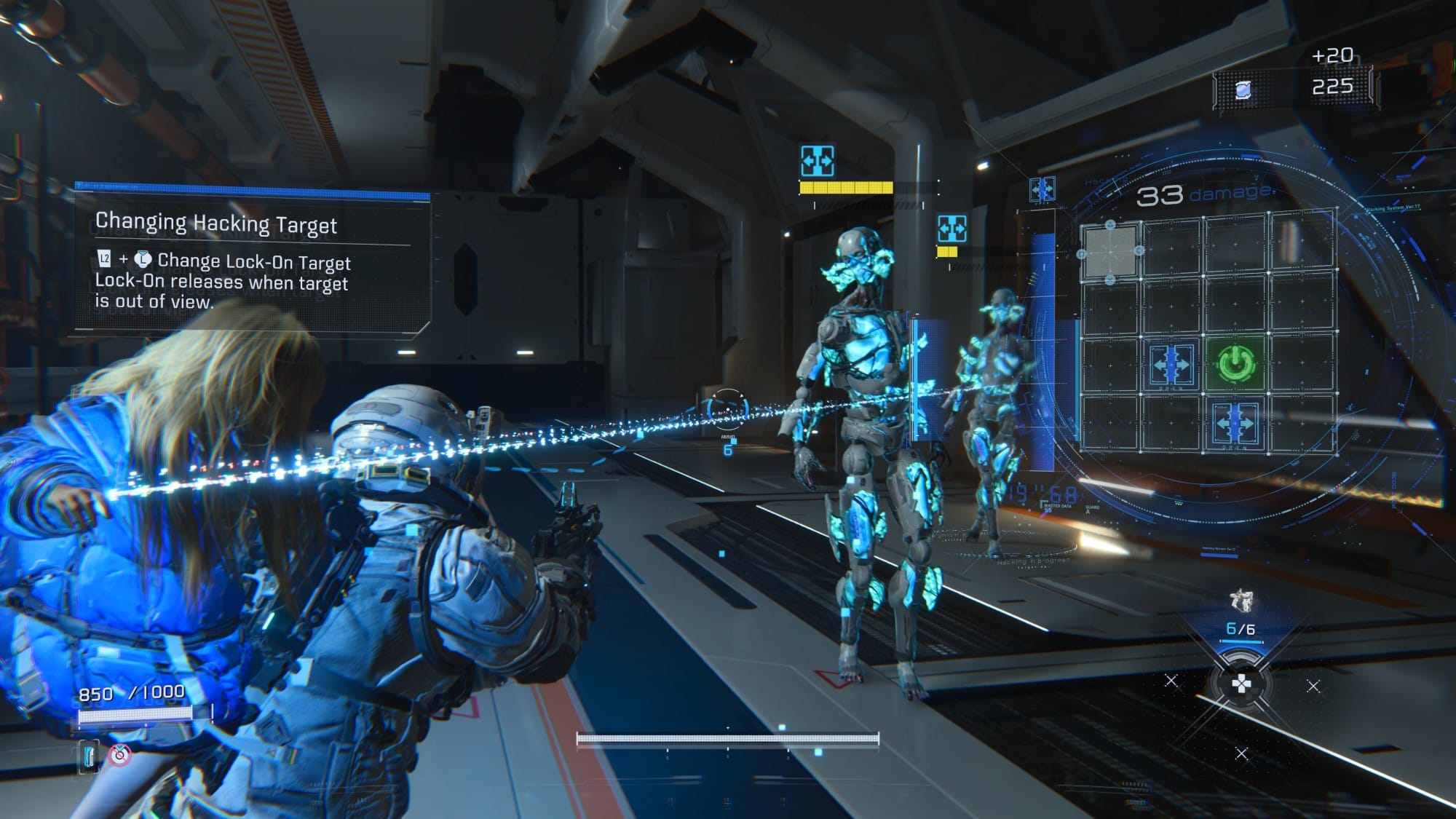Select the repair cartridge item slot

coord(90,756)
